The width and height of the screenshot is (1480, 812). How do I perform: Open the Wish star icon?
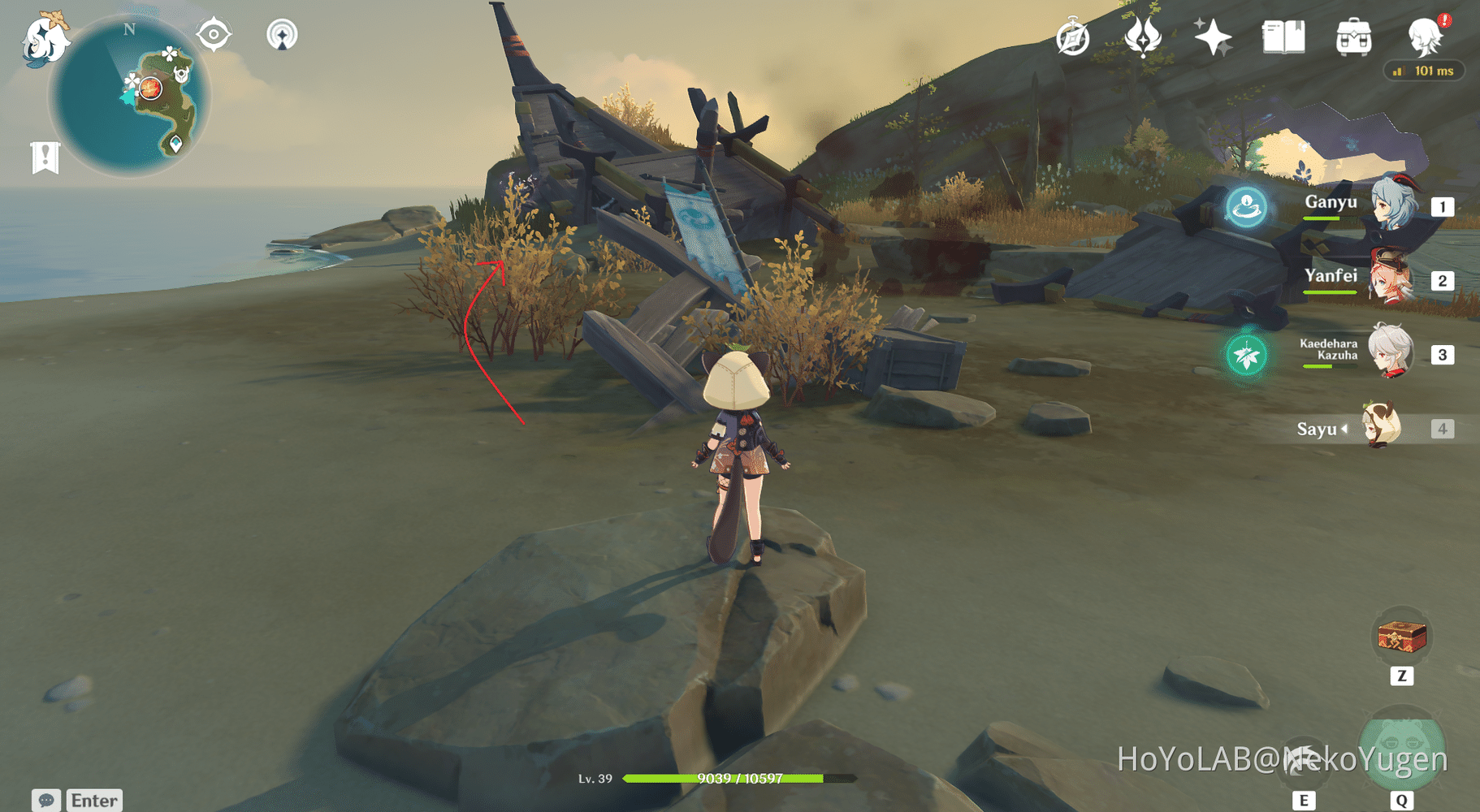click(x=1213, y=37)
